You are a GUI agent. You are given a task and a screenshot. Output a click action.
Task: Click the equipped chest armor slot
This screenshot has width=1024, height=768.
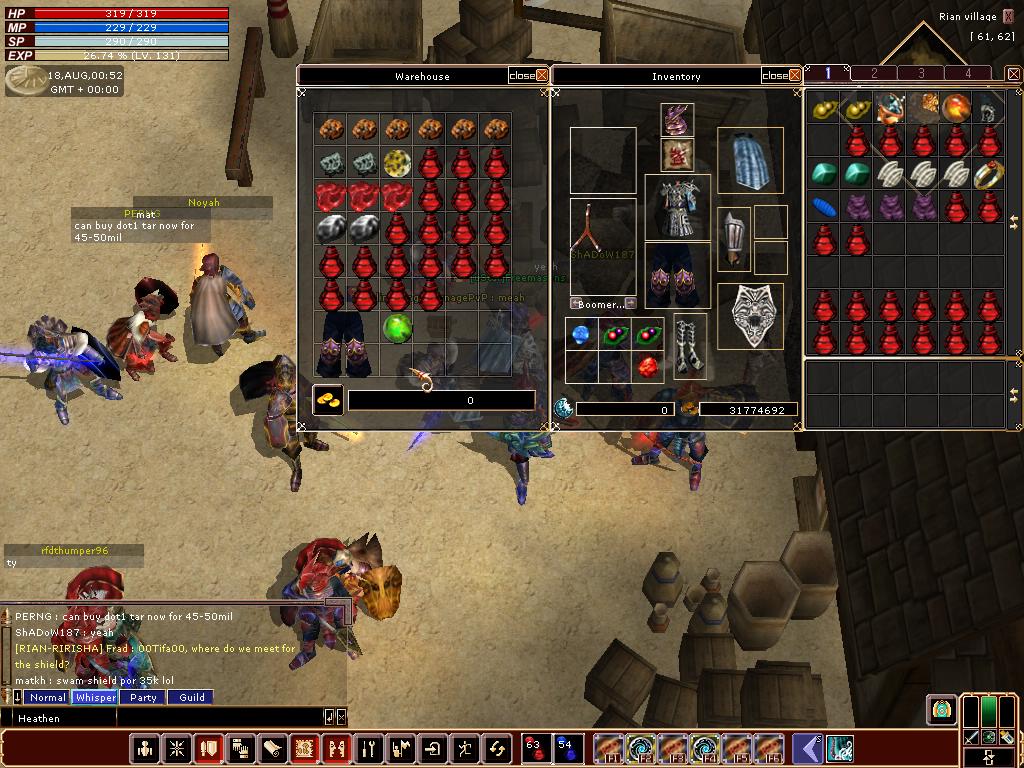(677, 208)
